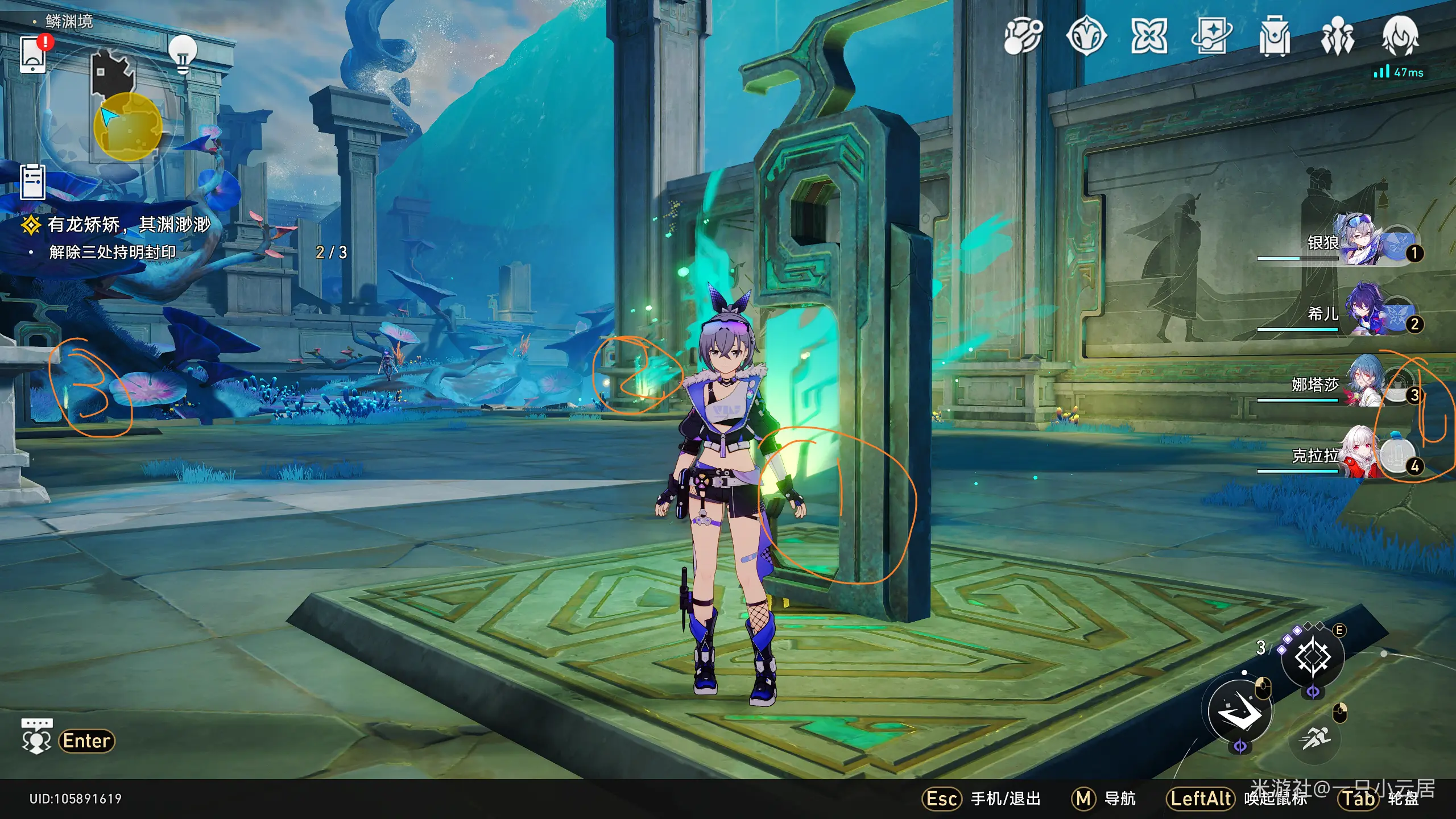This screenshot has height=819, width=1456.
Task: Click the light bulb hint icon
Action: click(183, 54)
